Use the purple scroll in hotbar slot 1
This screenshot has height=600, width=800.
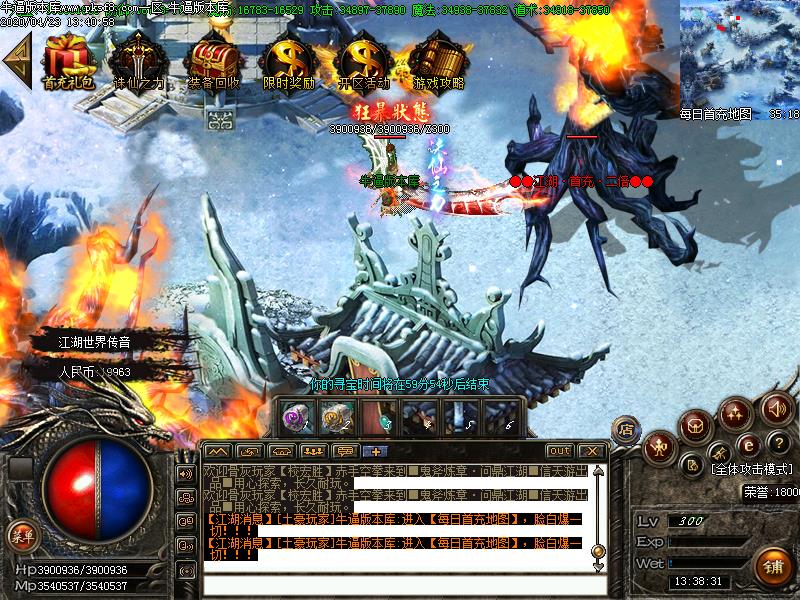pyautogui.click(x=297, y=417)
